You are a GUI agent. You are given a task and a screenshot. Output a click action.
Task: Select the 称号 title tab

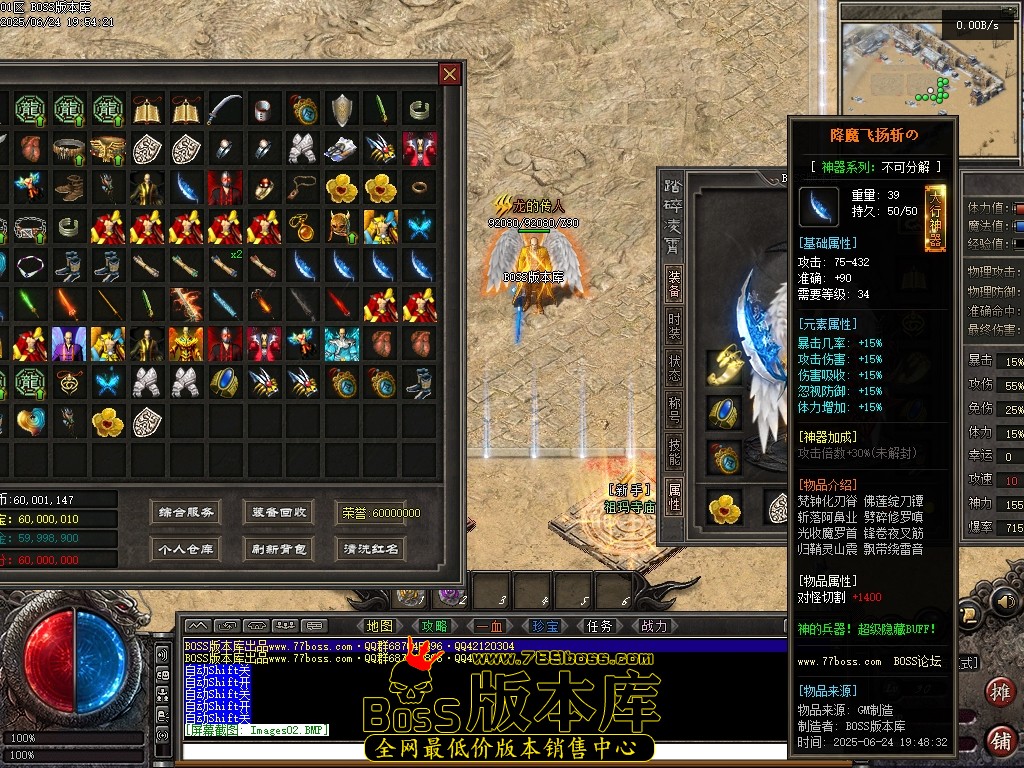click(x=675, y=411)
